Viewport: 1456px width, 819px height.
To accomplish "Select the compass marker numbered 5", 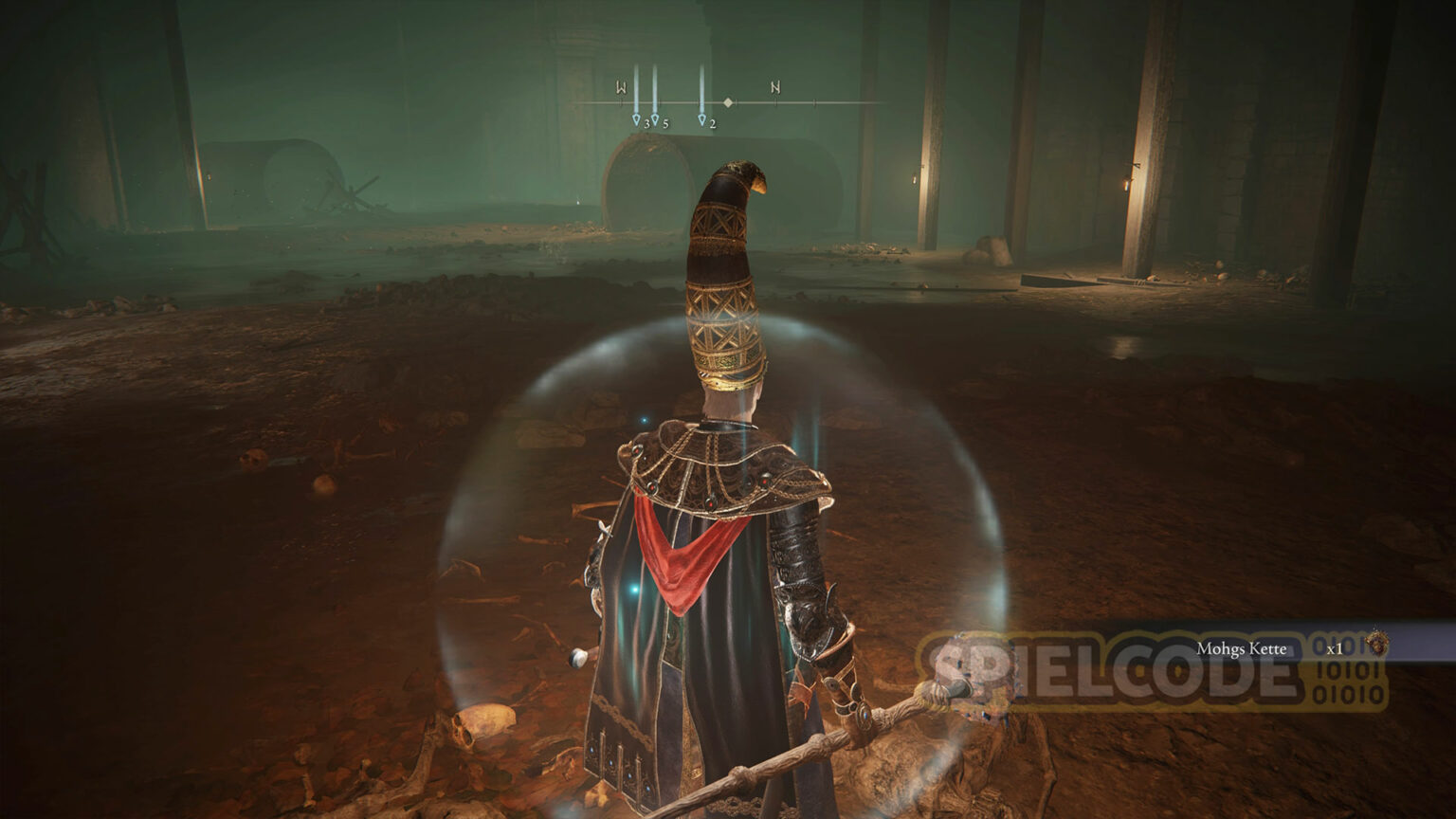I will click(x=655, y=120).
